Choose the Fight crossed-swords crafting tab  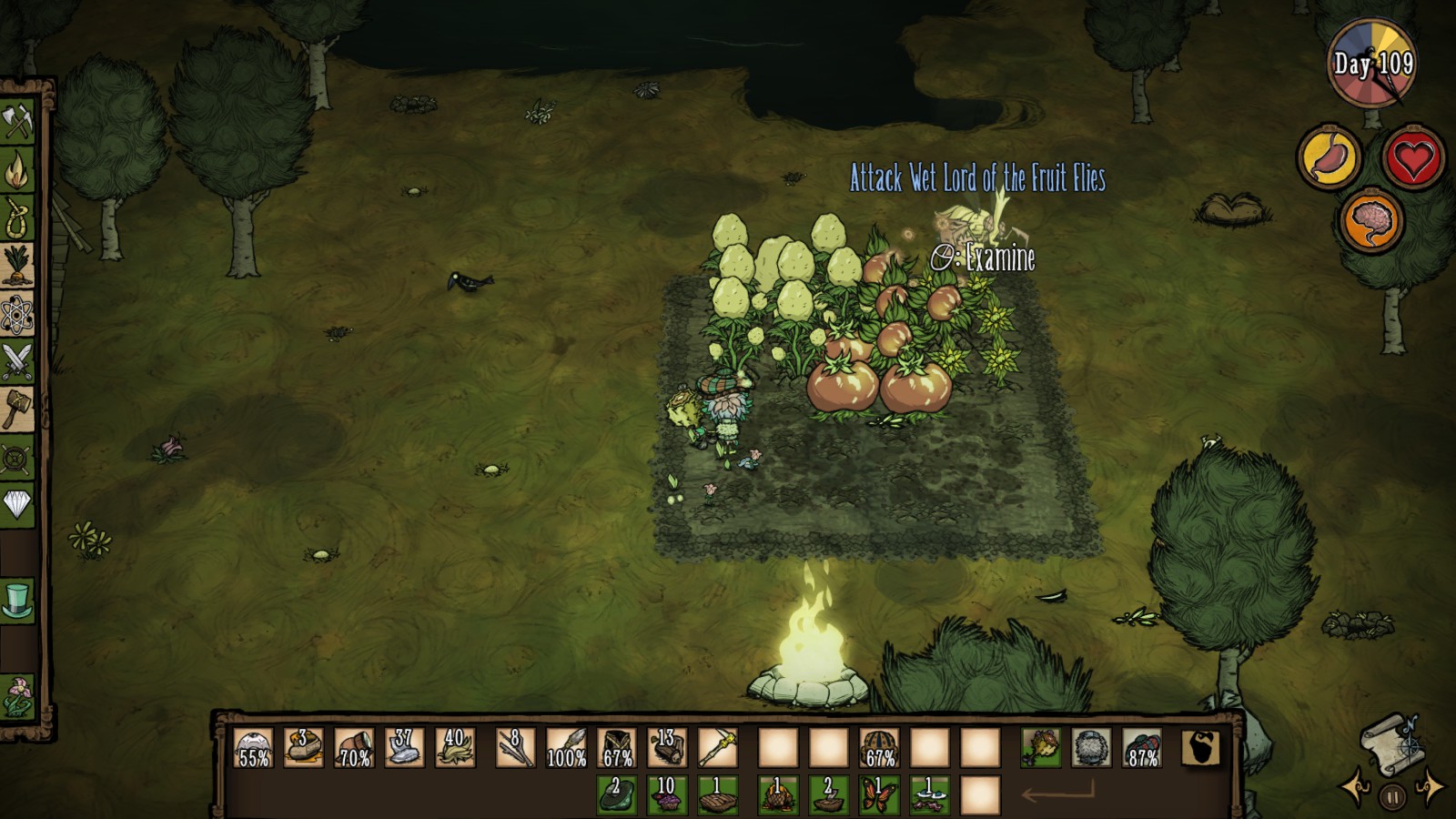coord(17,361)
